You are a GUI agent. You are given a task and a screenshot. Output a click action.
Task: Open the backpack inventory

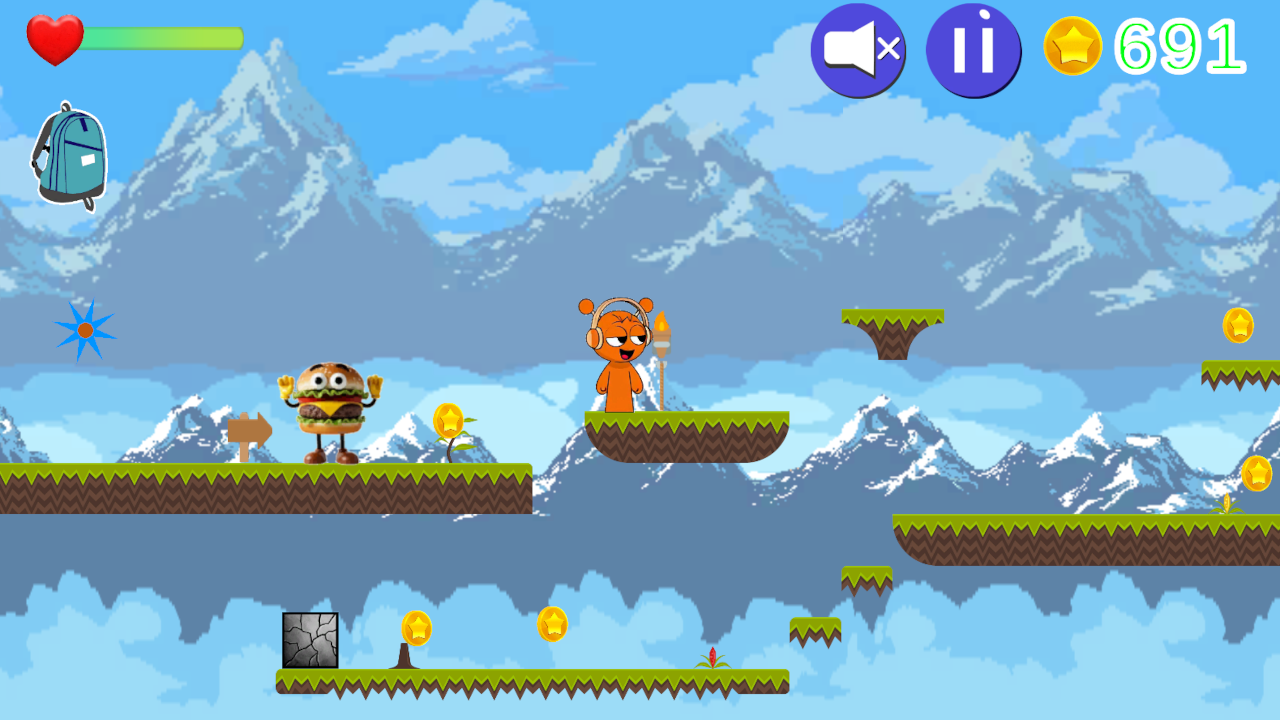pyautogui.click(x=68, y=155)
